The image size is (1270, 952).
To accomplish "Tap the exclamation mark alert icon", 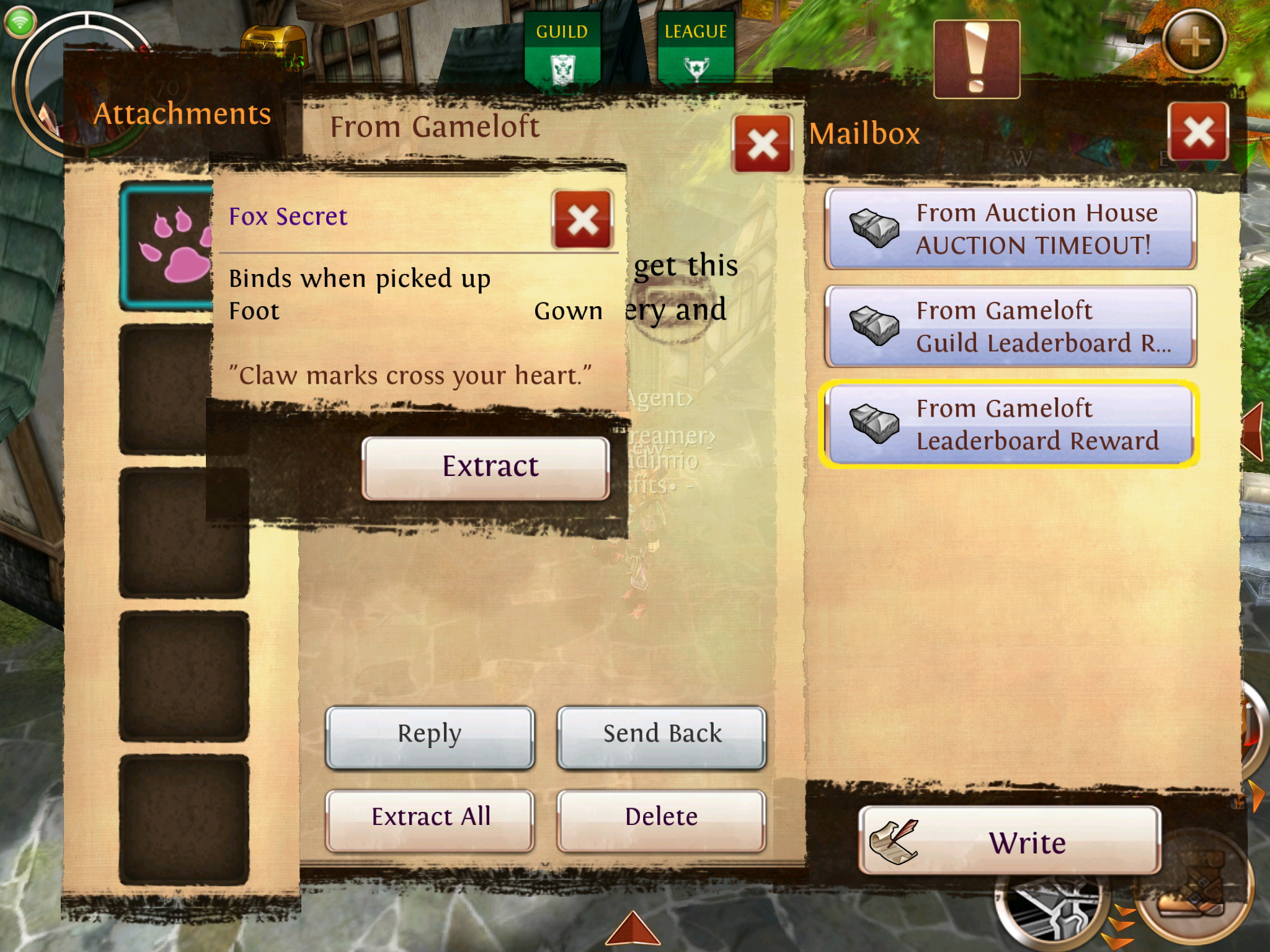I will point(977,59).
